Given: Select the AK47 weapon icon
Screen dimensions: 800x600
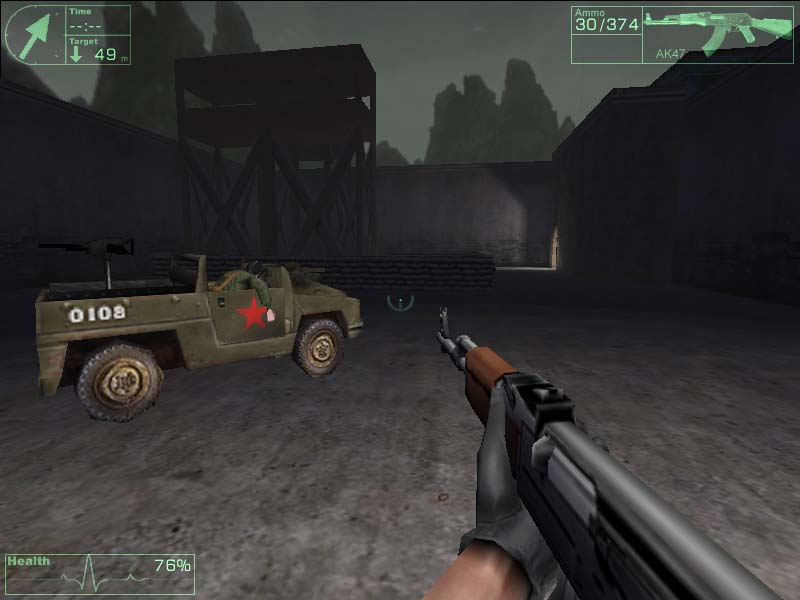Looking at the screenshot, I should pos(715,30).
